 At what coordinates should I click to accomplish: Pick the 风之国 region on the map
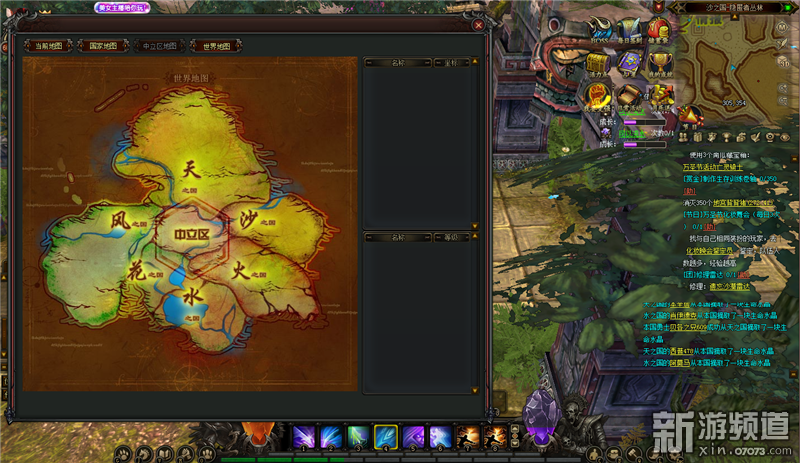point(122,219)
